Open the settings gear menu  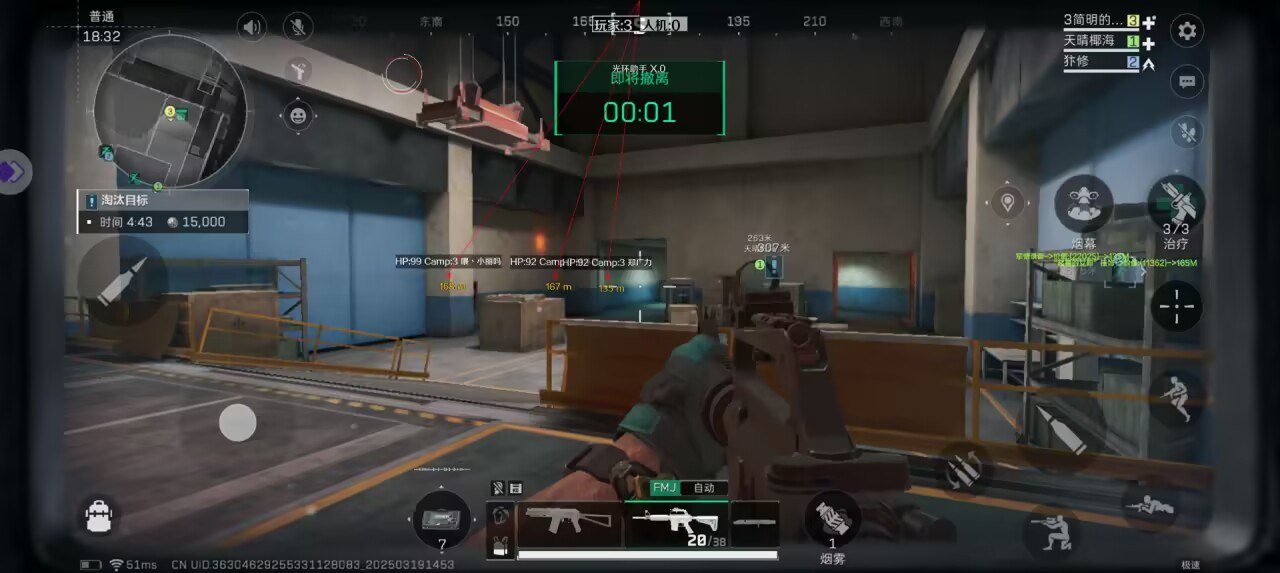[1187, 31]
